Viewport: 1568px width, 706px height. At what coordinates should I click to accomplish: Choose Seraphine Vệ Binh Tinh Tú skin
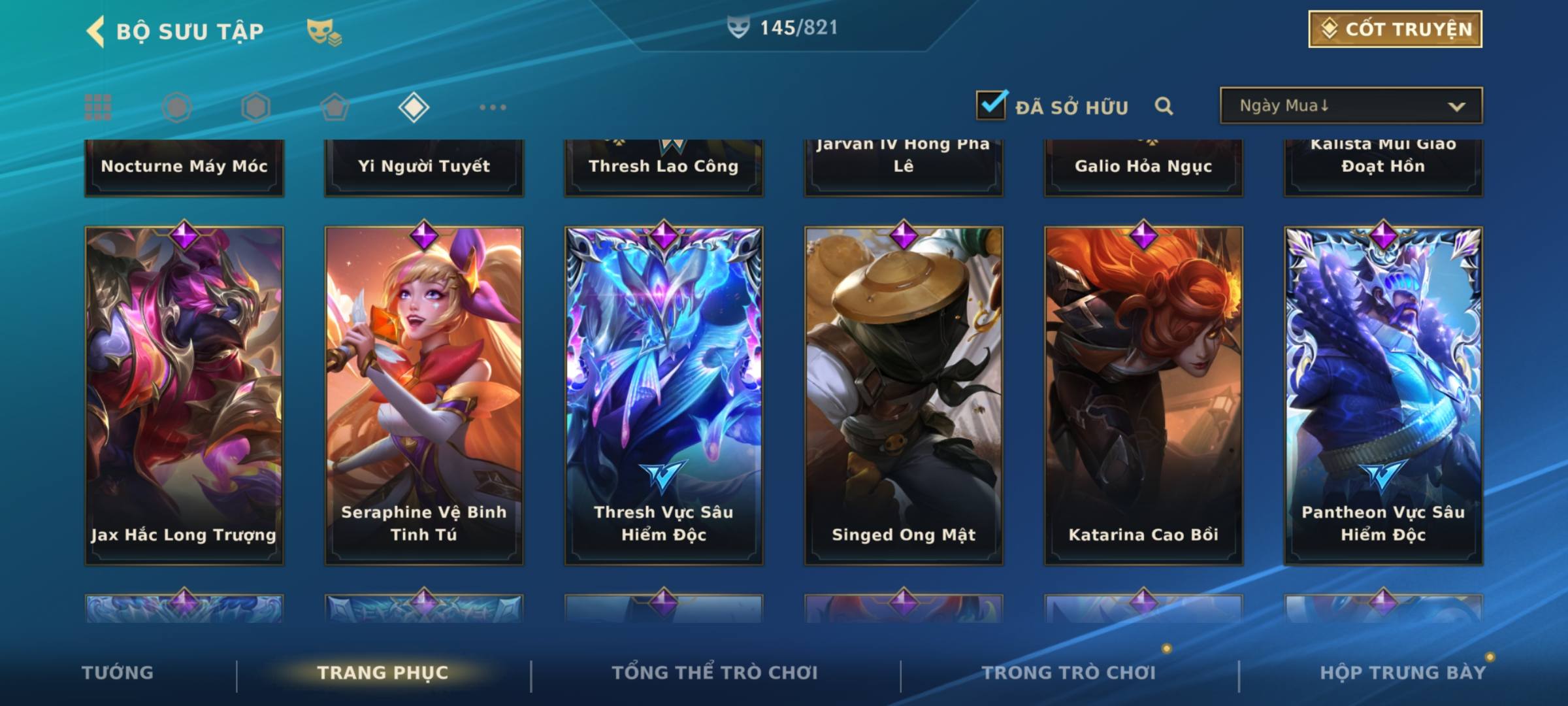point(424,395)
